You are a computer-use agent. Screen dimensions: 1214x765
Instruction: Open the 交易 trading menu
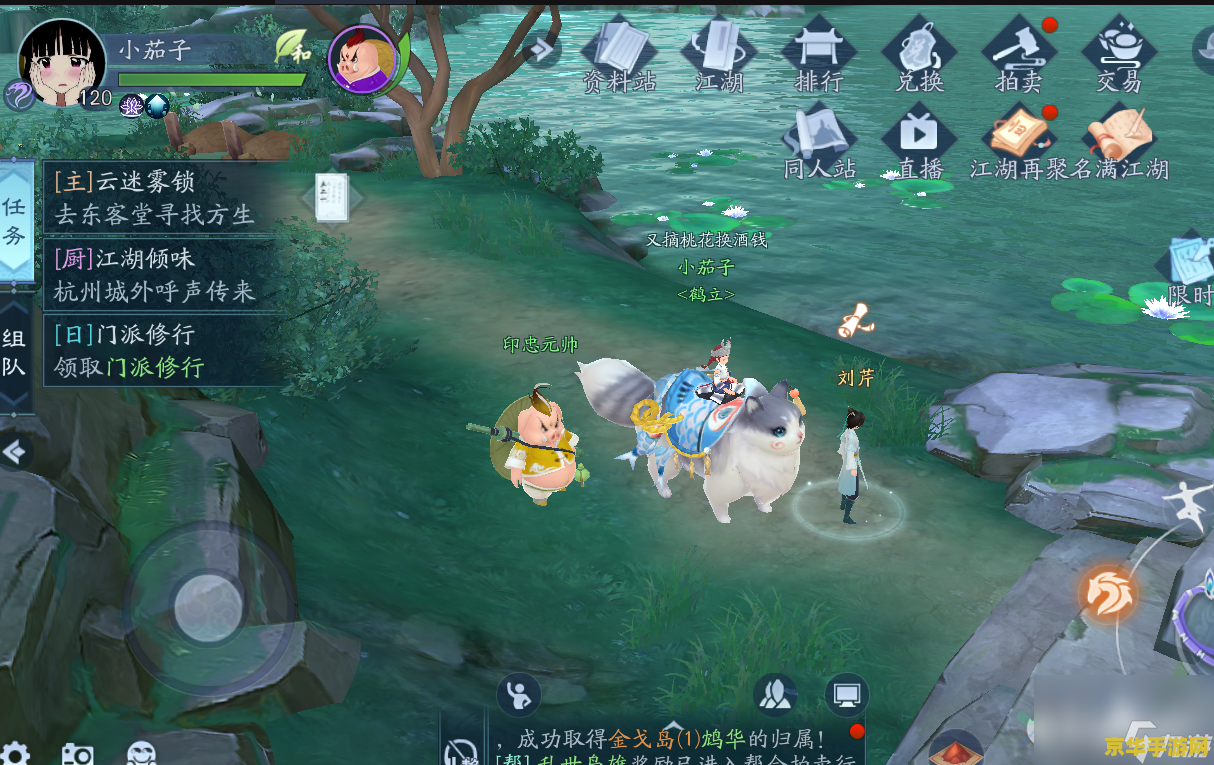coord(1119,55)
